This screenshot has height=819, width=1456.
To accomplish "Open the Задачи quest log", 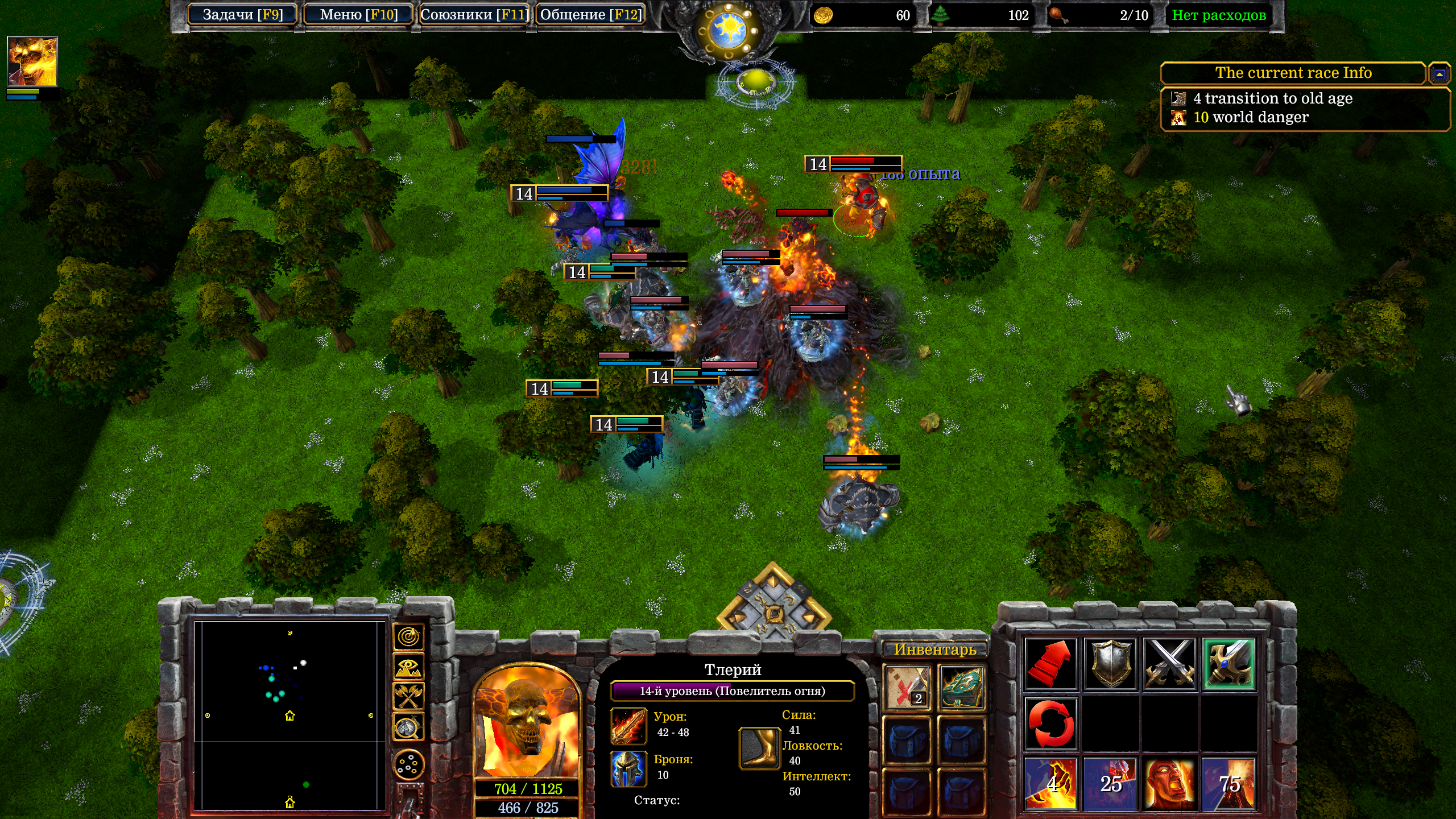I will pyautogui.click(x=243, y=15).
